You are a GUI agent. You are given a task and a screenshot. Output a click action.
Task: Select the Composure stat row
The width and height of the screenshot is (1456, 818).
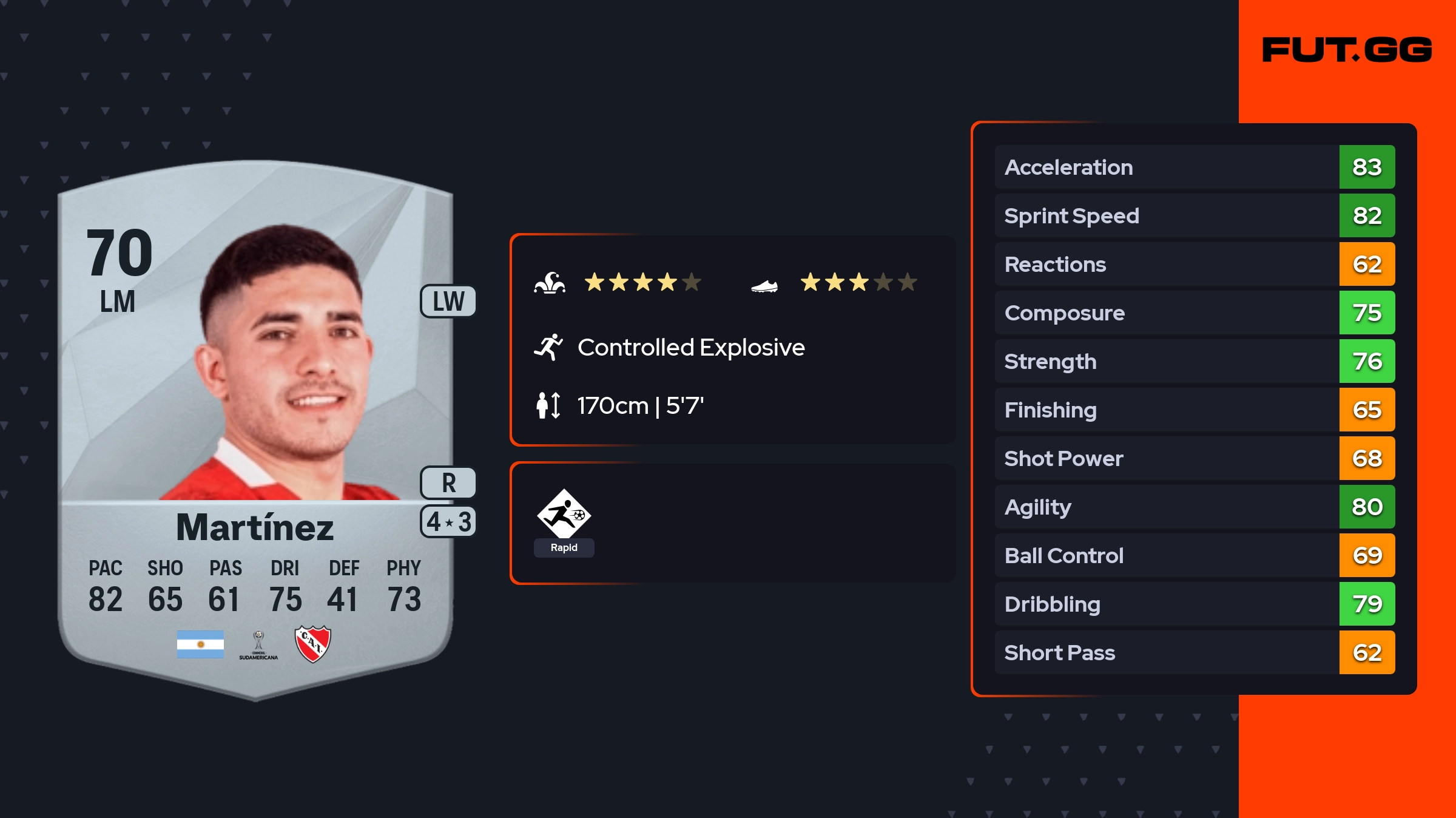pyautogui.click(x=1194, y=313)
